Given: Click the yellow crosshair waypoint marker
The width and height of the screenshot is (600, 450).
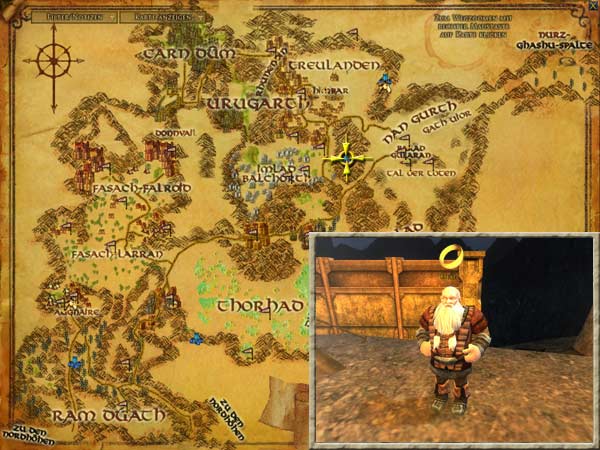Looking at the screenshot, I should [346, 157].
